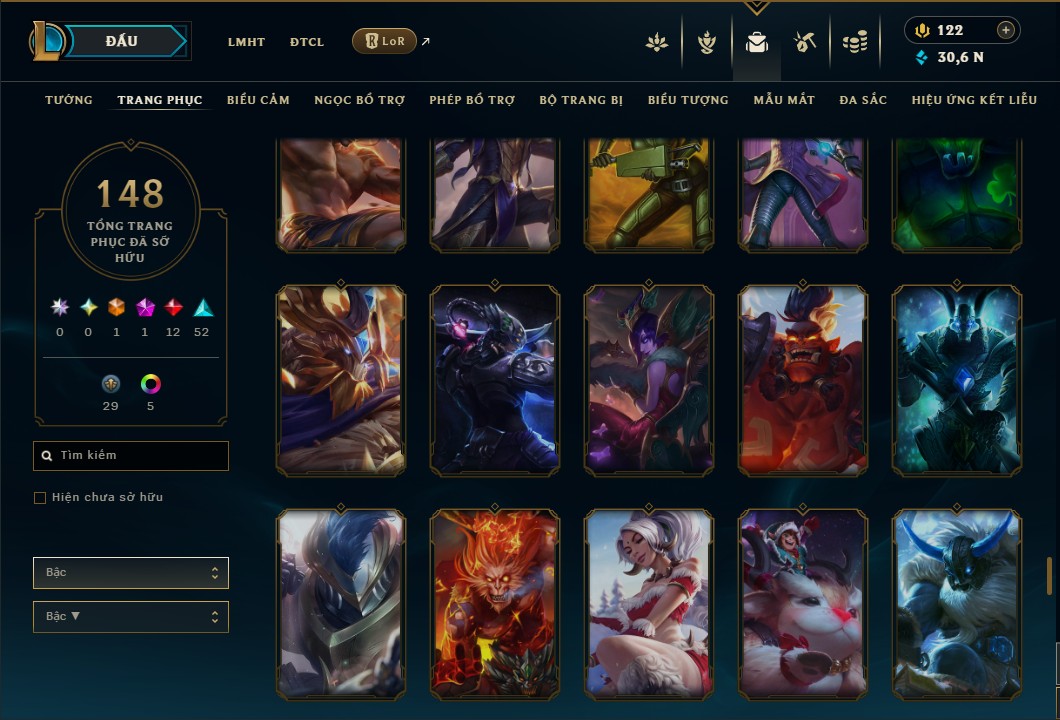Open the BỘ TRANG BỊ tab
Image resolution: width=1060 pixels, height=720 pixels.
581,100
